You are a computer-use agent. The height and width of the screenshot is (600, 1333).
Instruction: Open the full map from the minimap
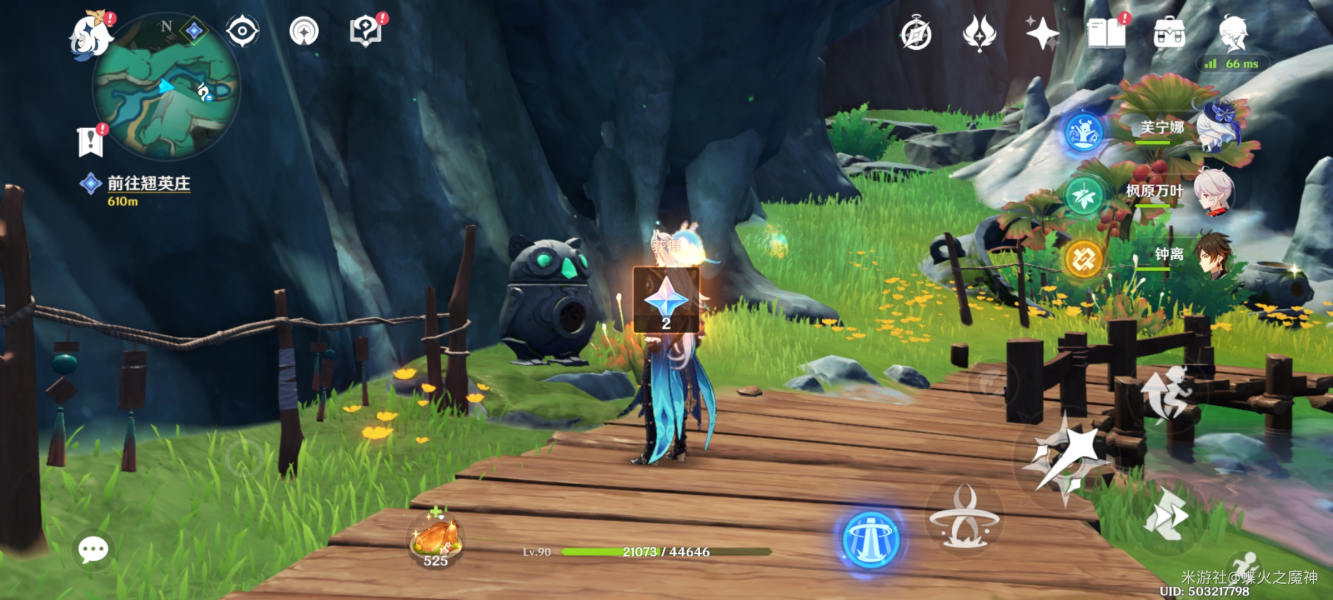pos(165,85)
